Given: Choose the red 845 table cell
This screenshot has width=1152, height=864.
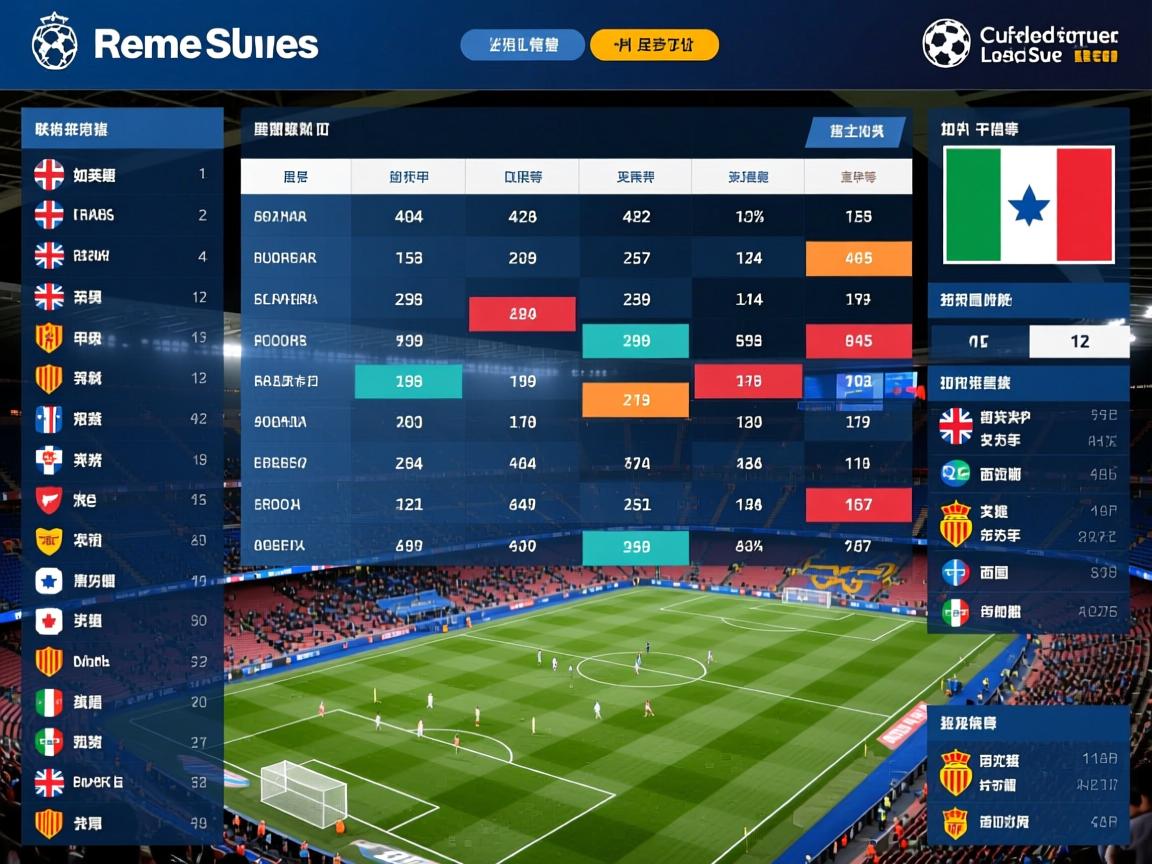Looking at the screenshot, I should (x=858, y=341).
